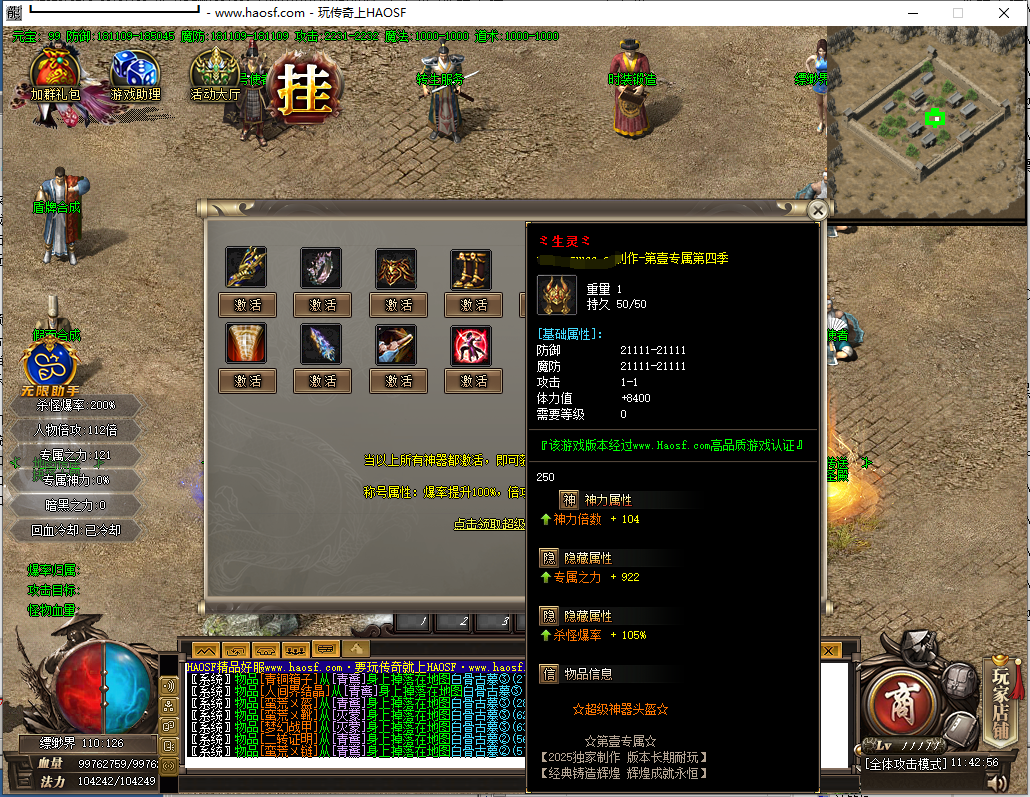This screenshot has width=1030, height=797.
Task: Close the artifact activation panel
Action: tap(818, 210)
